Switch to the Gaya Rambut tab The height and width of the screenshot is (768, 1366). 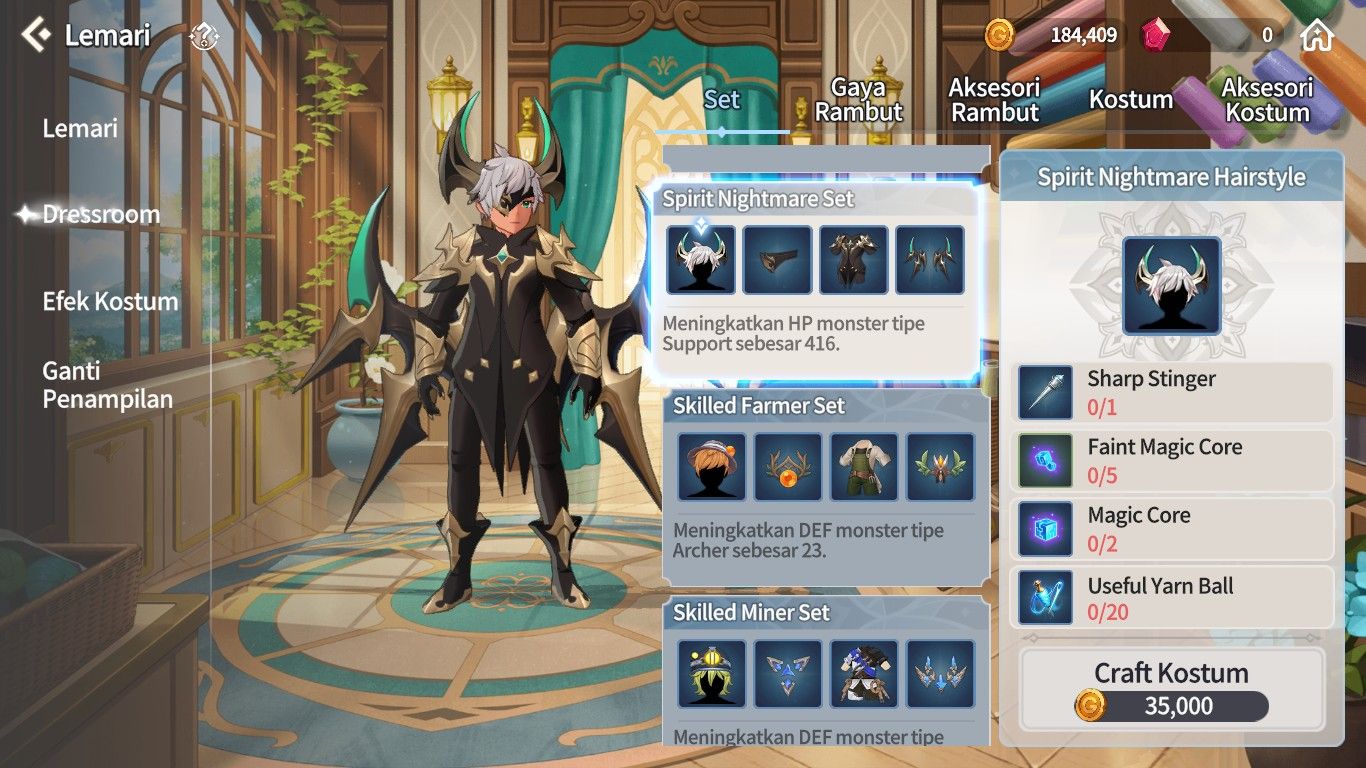[861, 97]
